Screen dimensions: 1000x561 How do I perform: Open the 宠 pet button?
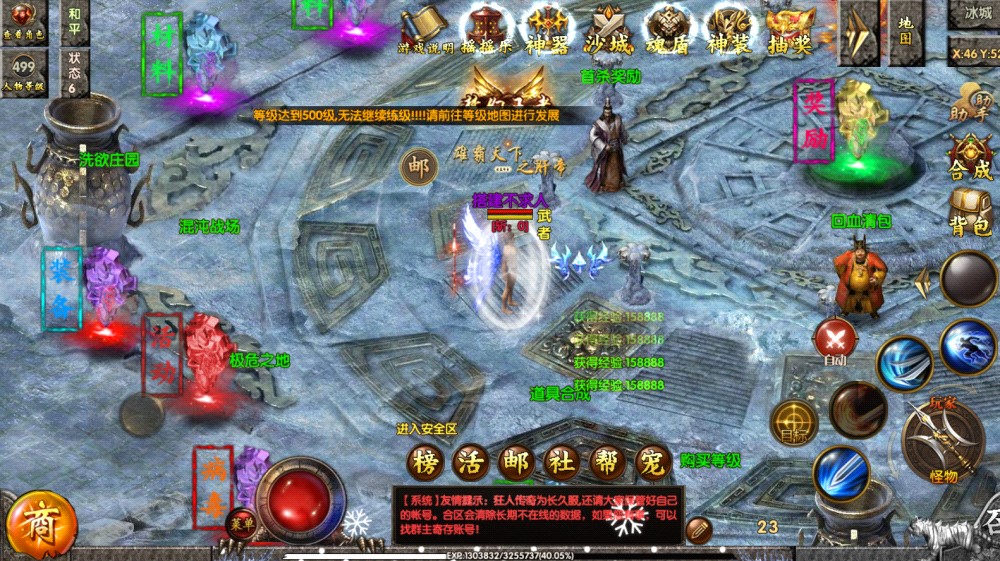click(653, 462)
